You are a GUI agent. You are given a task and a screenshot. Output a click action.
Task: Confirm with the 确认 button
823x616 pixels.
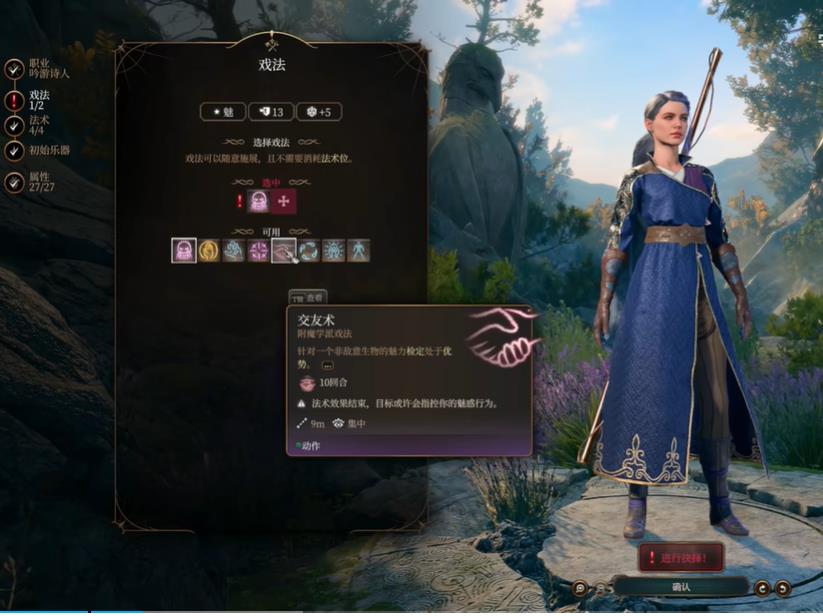[x=680, y=587]
